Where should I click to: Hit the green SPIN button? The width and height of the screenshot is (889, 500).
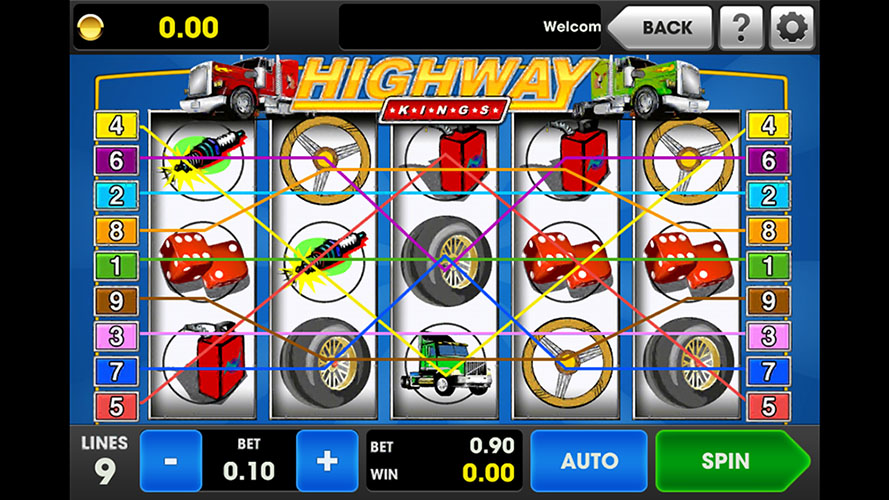[x=727, y=461]
